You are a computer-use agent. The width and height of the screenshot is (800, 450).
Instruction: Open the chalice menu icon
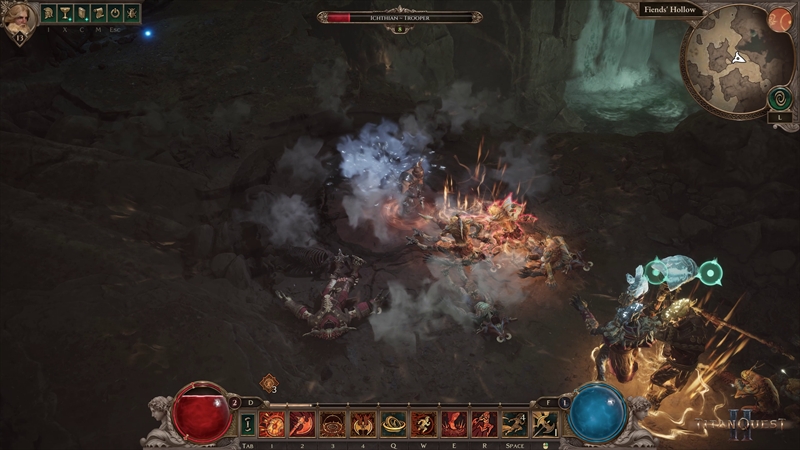pyautogui.click(x=64, y=14)
